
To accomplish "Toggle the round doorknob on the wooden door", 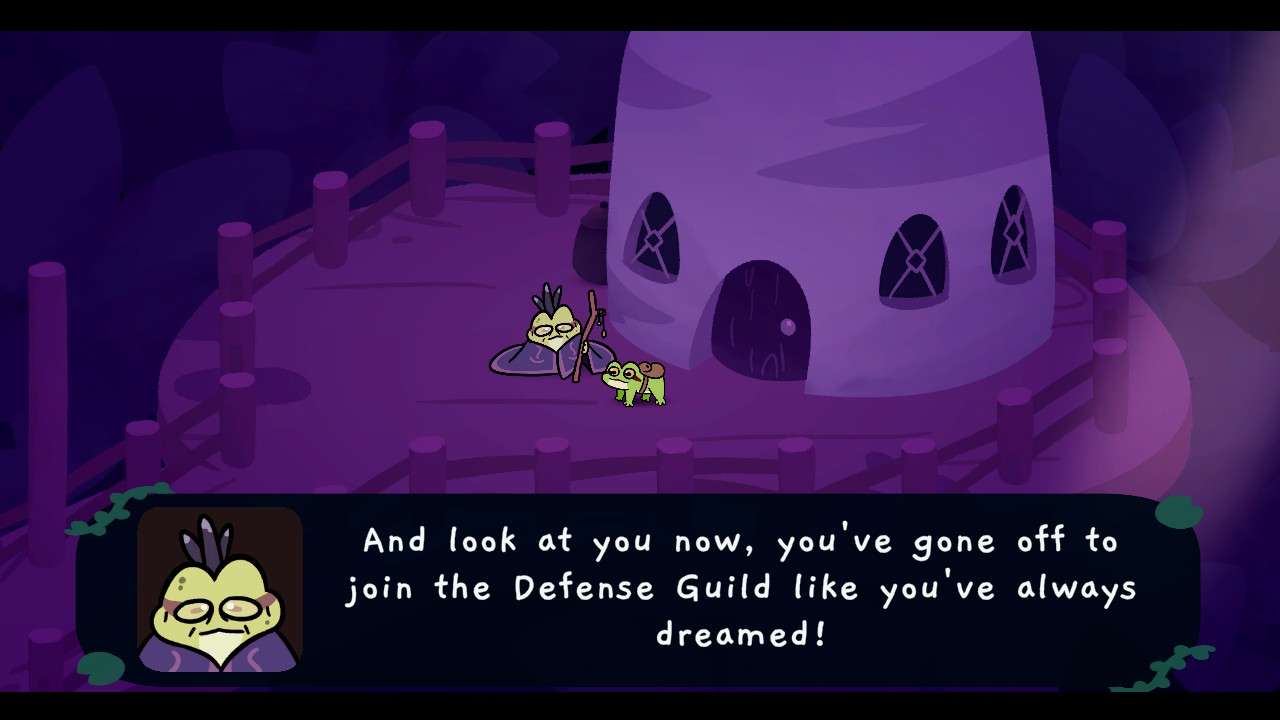I will [x=789, y=326].
